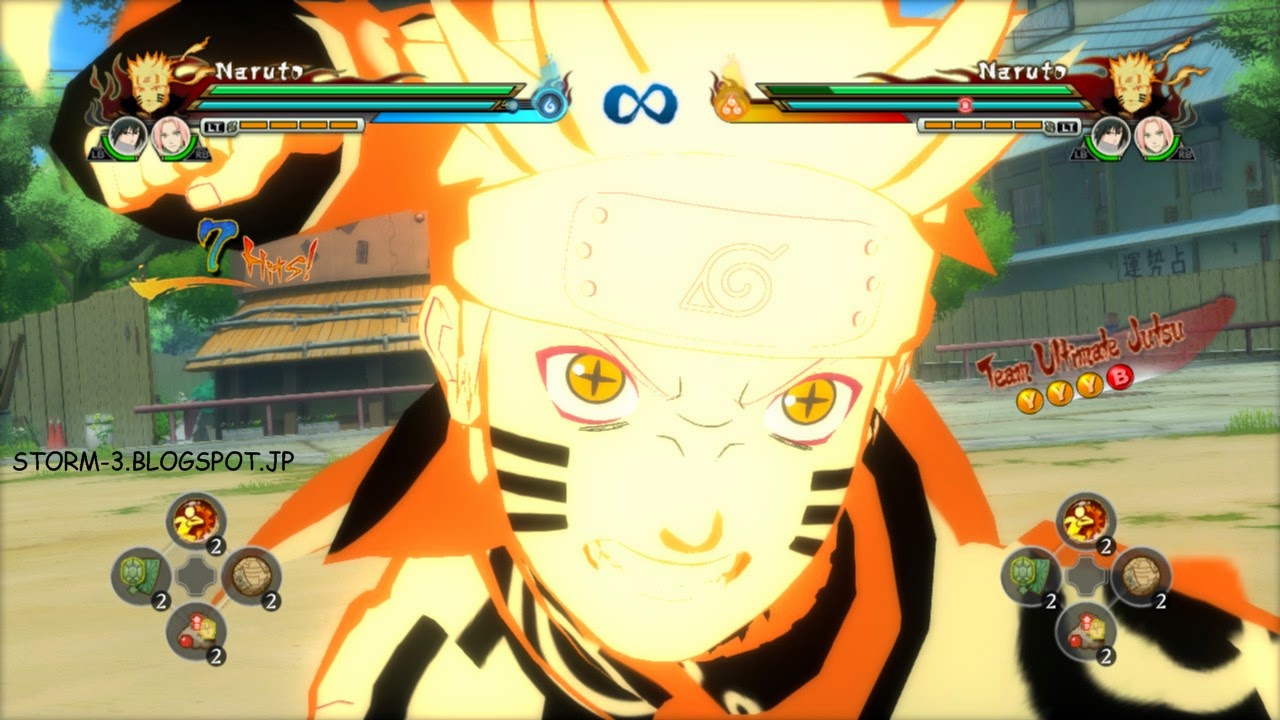Click the RB support indicator on left team panel
The image size is (1280, 720).
pos(200,156)
